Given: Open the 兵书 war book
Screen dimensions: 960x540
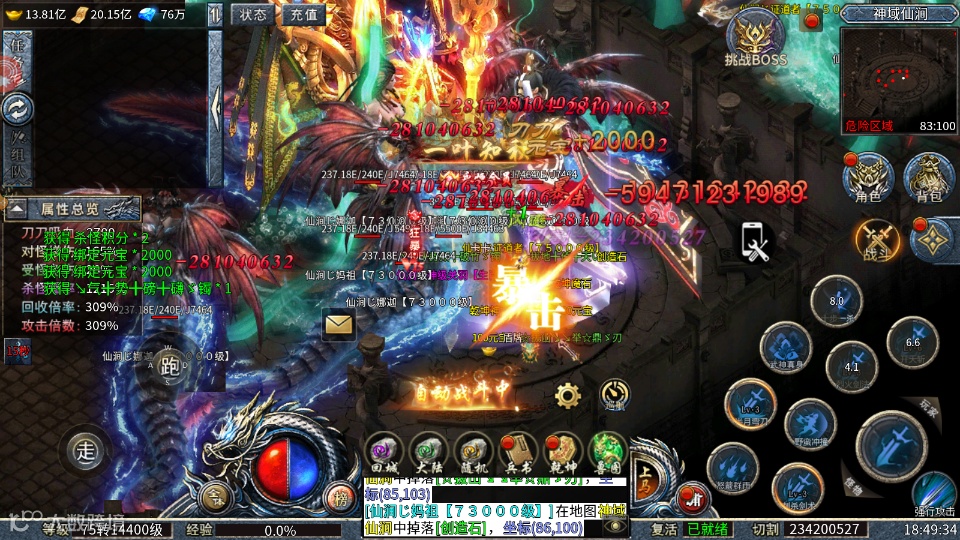Looking at the screenshot, I should [517, 453].
